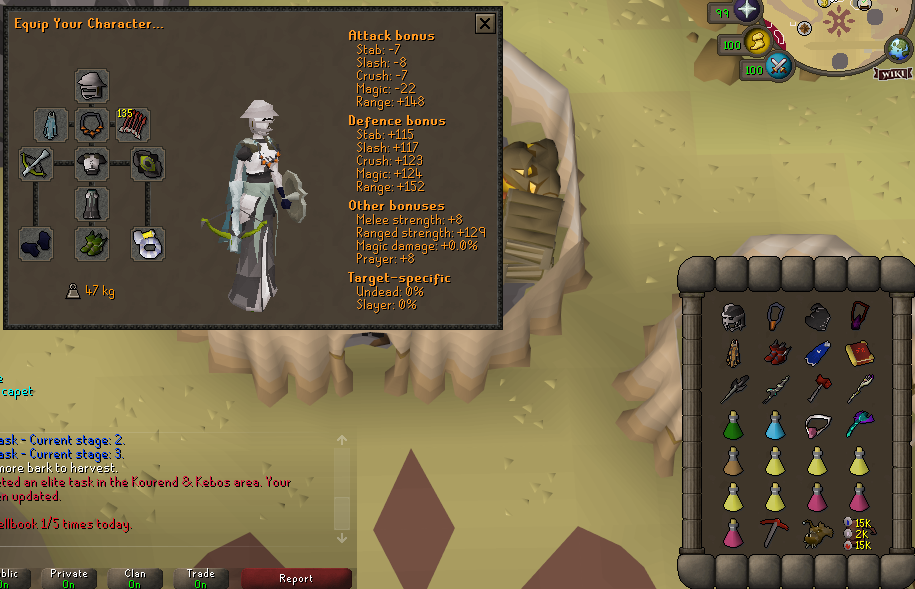Open the Wiki lookup banner
This screenshot has height=589, width=915.
[x=895, y=73]
